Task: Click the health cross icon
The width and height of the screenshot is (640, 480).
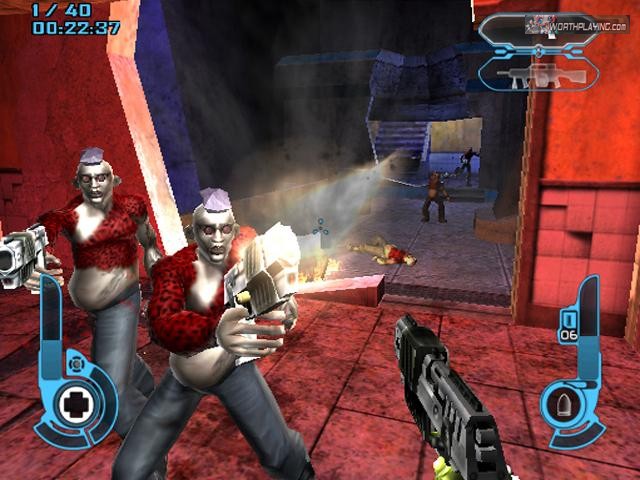Action: [x=76, y=405]
